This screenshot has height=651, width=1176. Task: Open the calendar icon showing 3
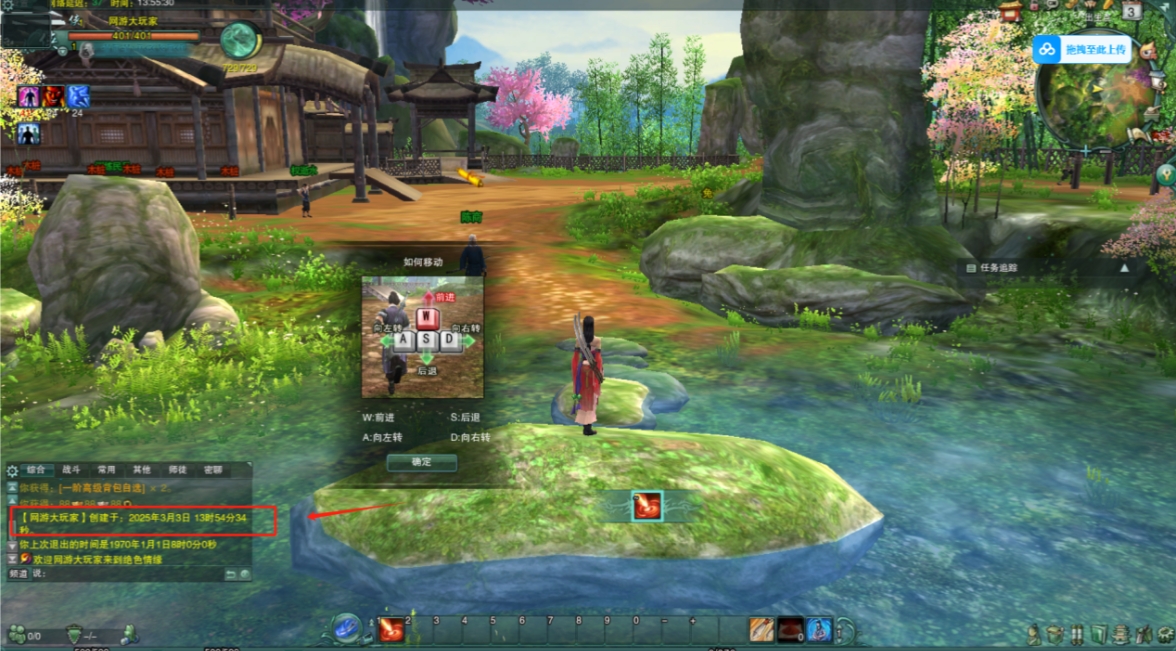(1131, 11)
